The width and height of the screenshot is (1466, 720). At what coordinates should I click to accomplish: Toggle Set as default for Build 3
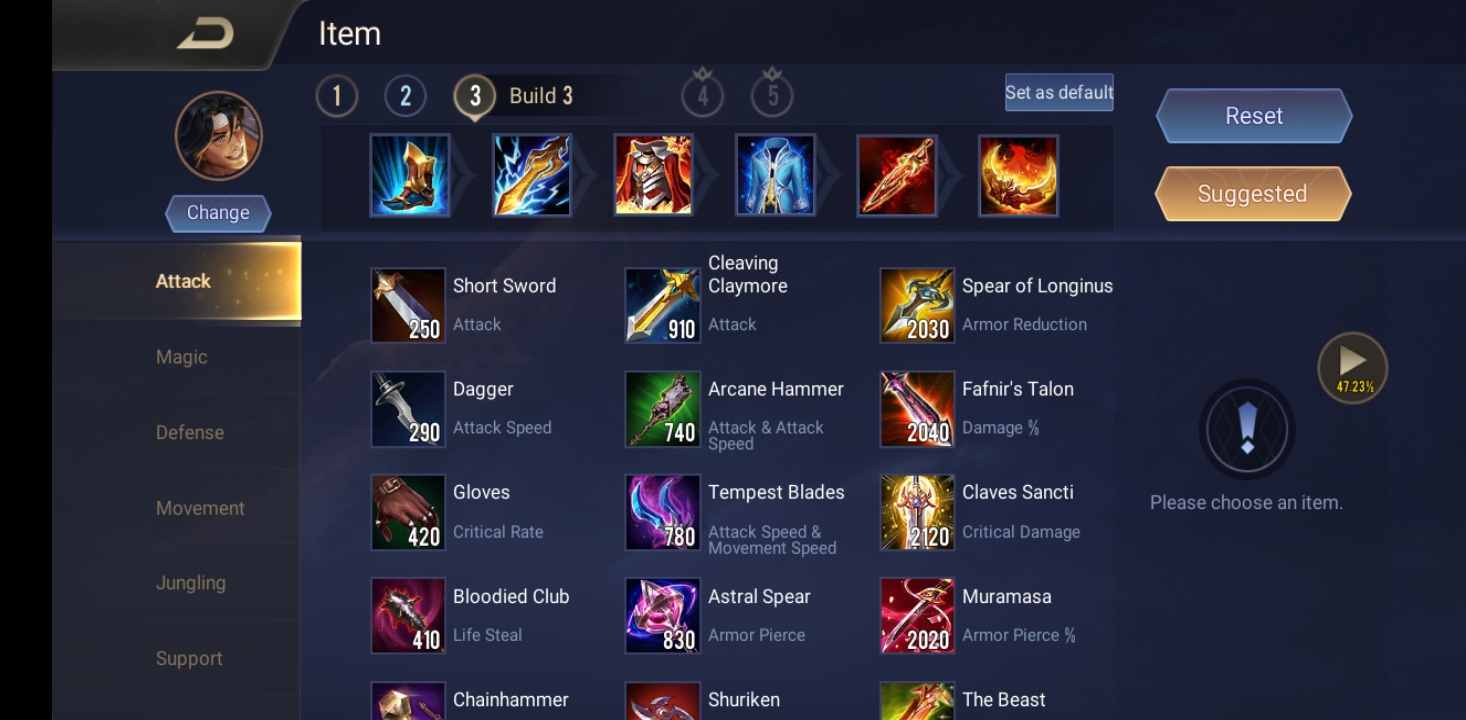click(x=1058, y=92)
